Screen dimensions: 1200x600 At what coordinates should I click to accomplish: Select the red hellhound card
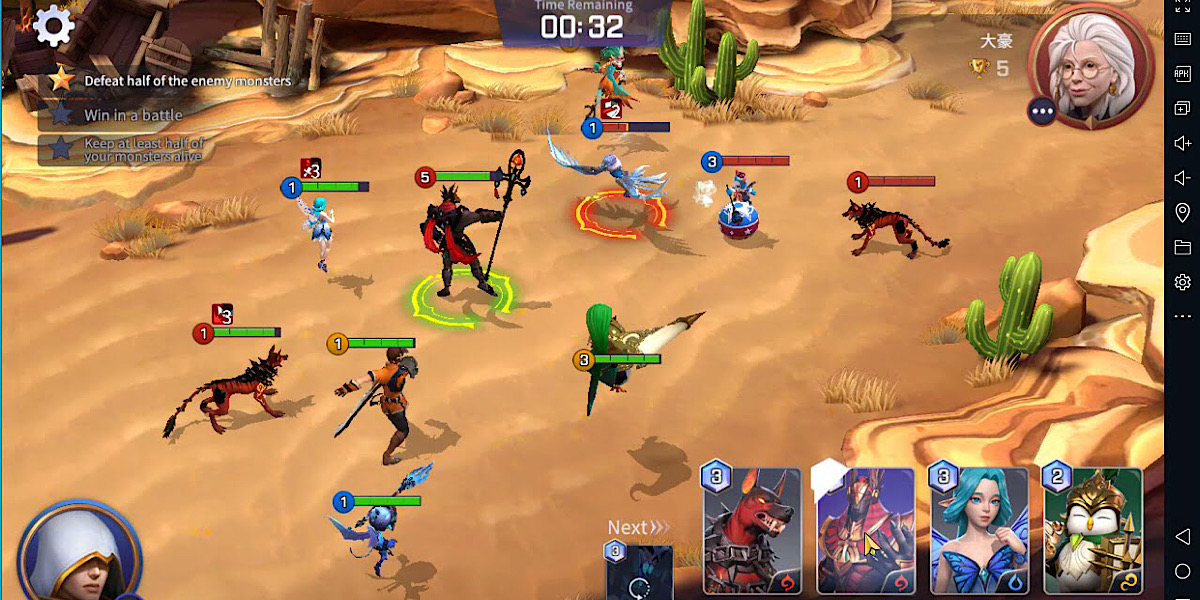[752, 531]
